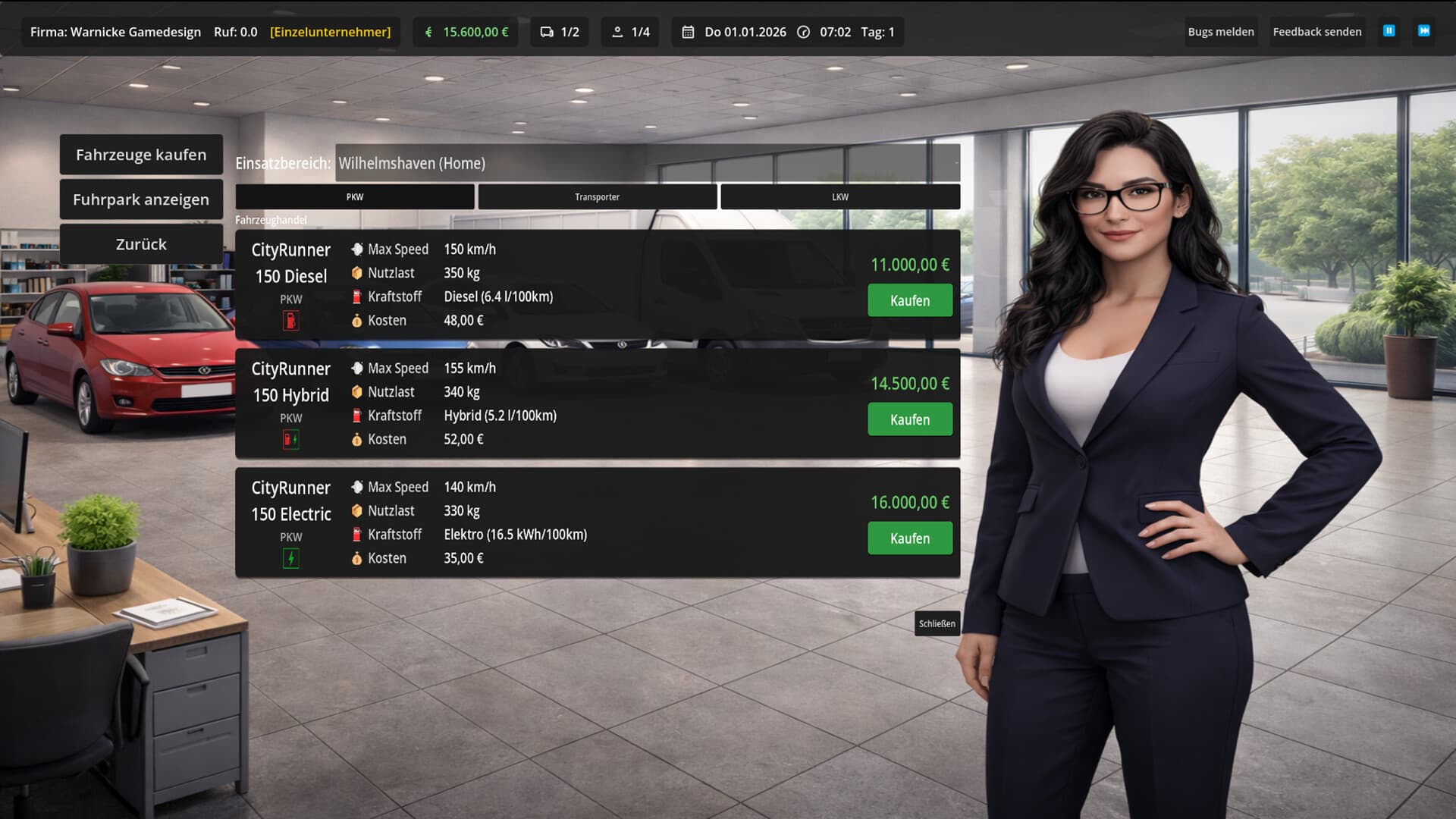The height and width of the screenshot is (819, 1456).
Task: Click the Nutzlast package icon on the Electric
Action: pos(356,510)
